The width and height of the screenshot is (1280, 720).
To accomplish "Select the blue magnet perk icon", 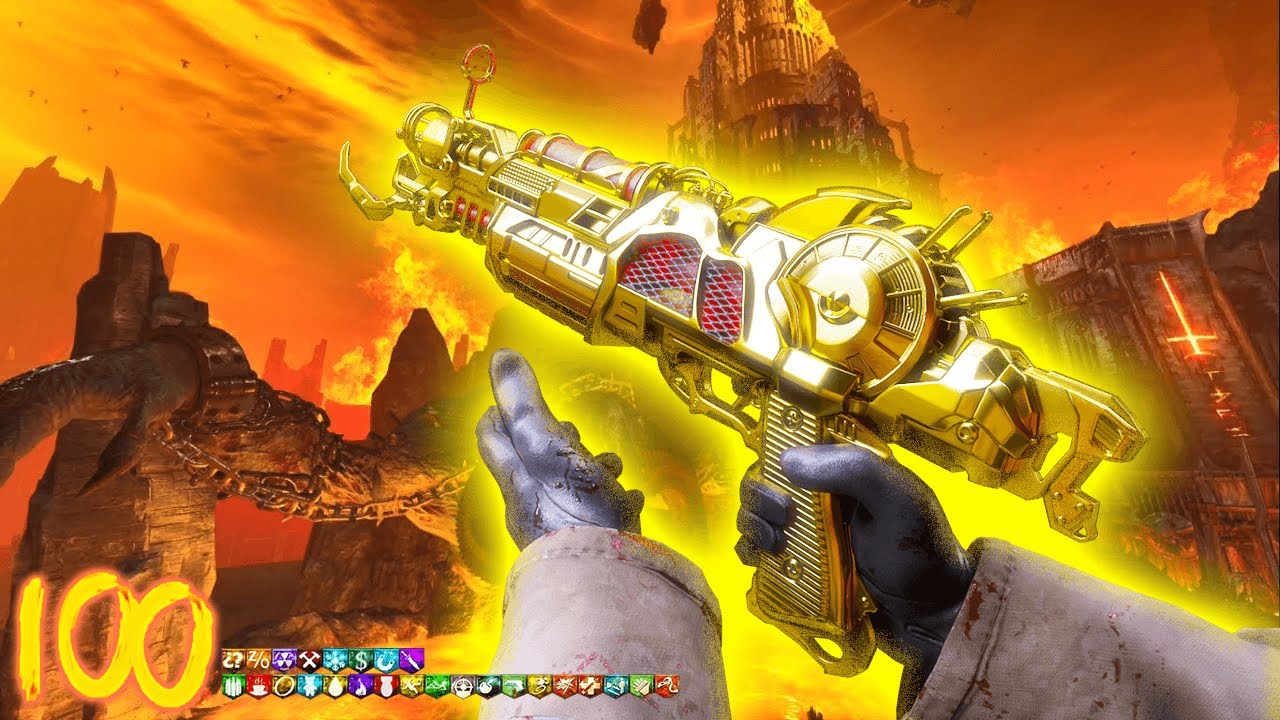I will click(x=386, y=660).
